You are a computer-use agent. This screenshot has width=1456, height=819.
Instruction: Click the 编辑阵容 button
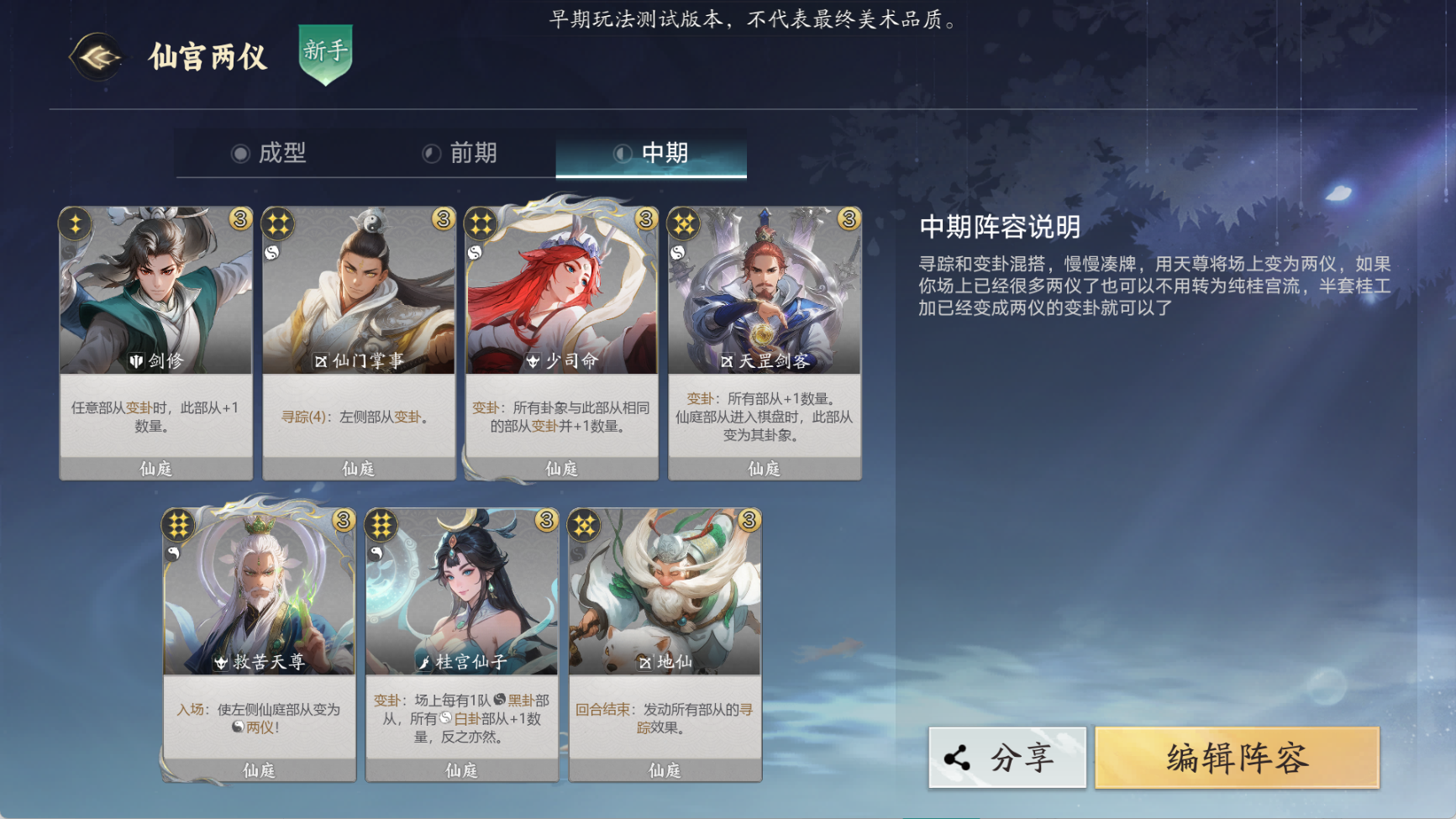[x=1240, y=757]
